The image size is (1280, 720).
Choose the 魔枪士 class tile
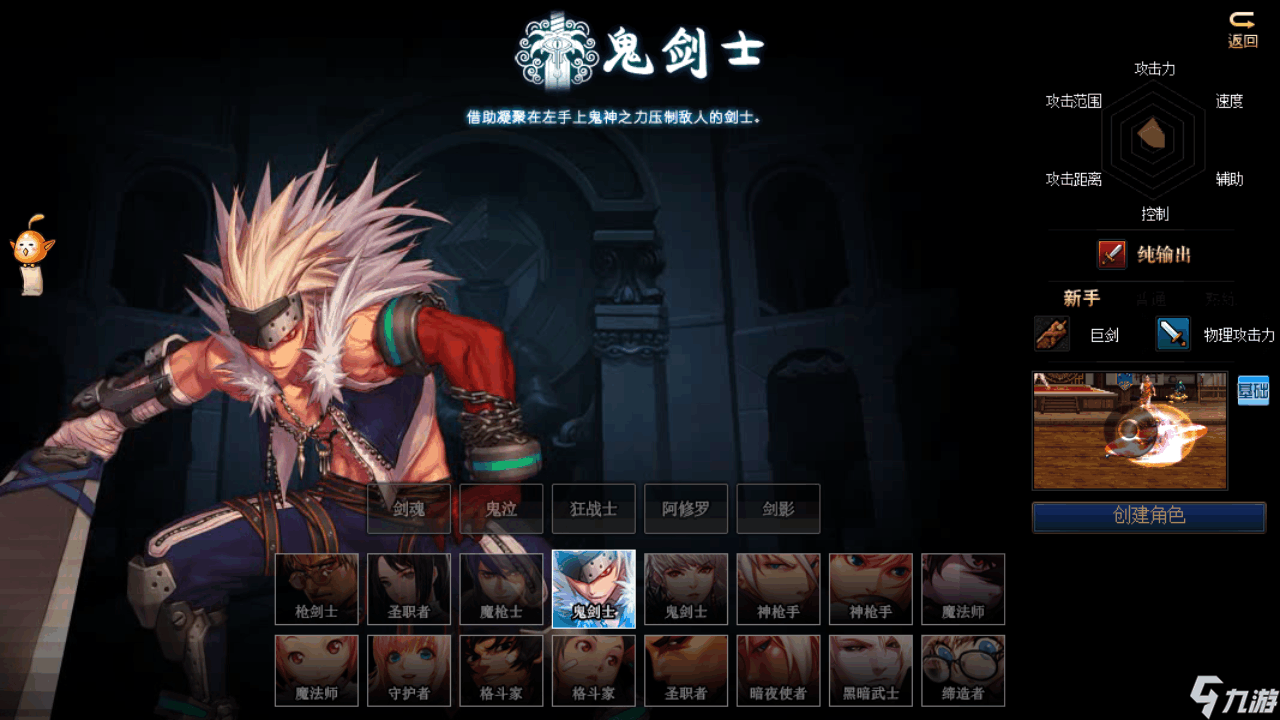point(501,589)
